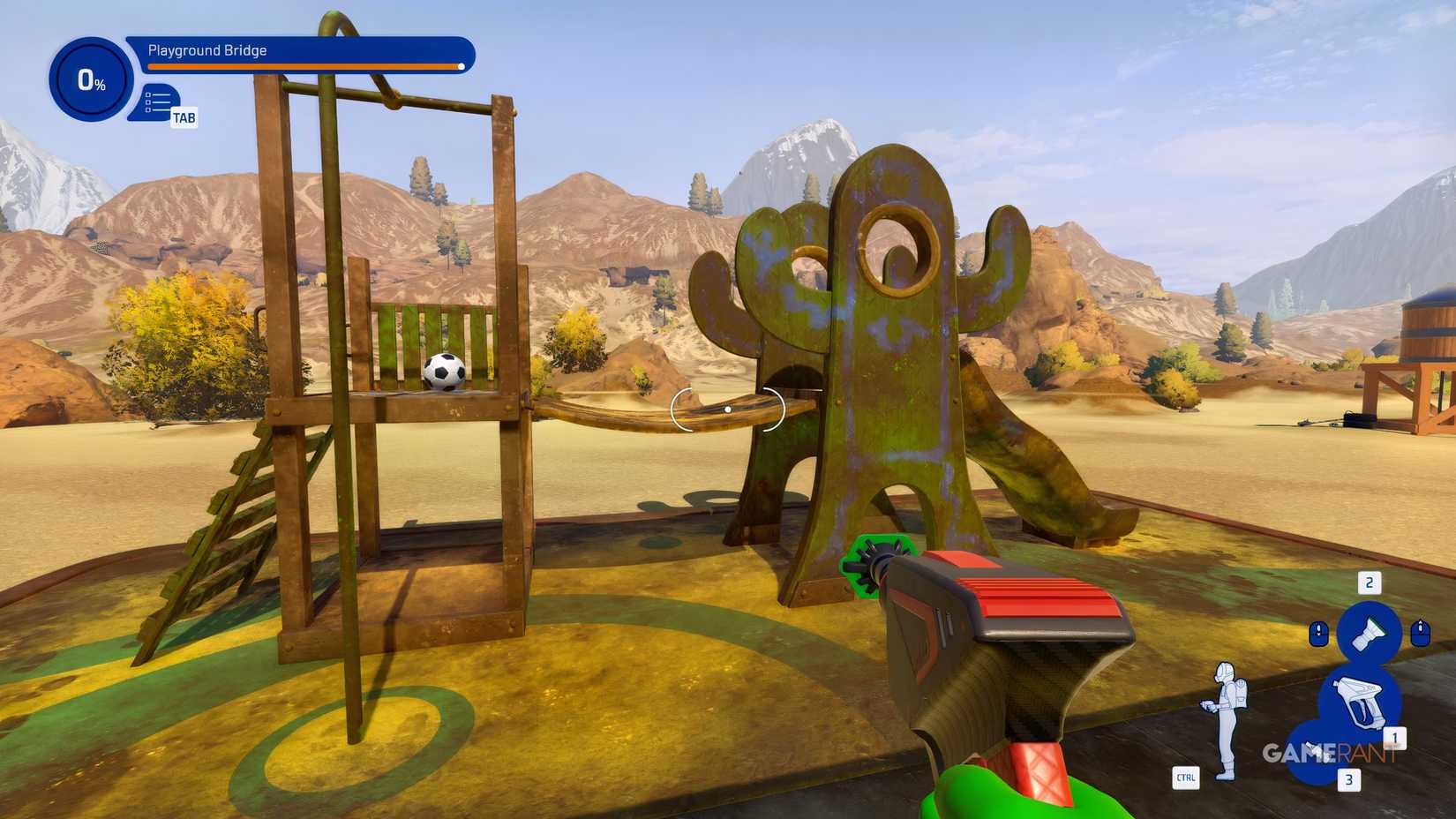Click the 0% job completion circle
This screenshot has height=819, width=1456.
coord(91,79)
